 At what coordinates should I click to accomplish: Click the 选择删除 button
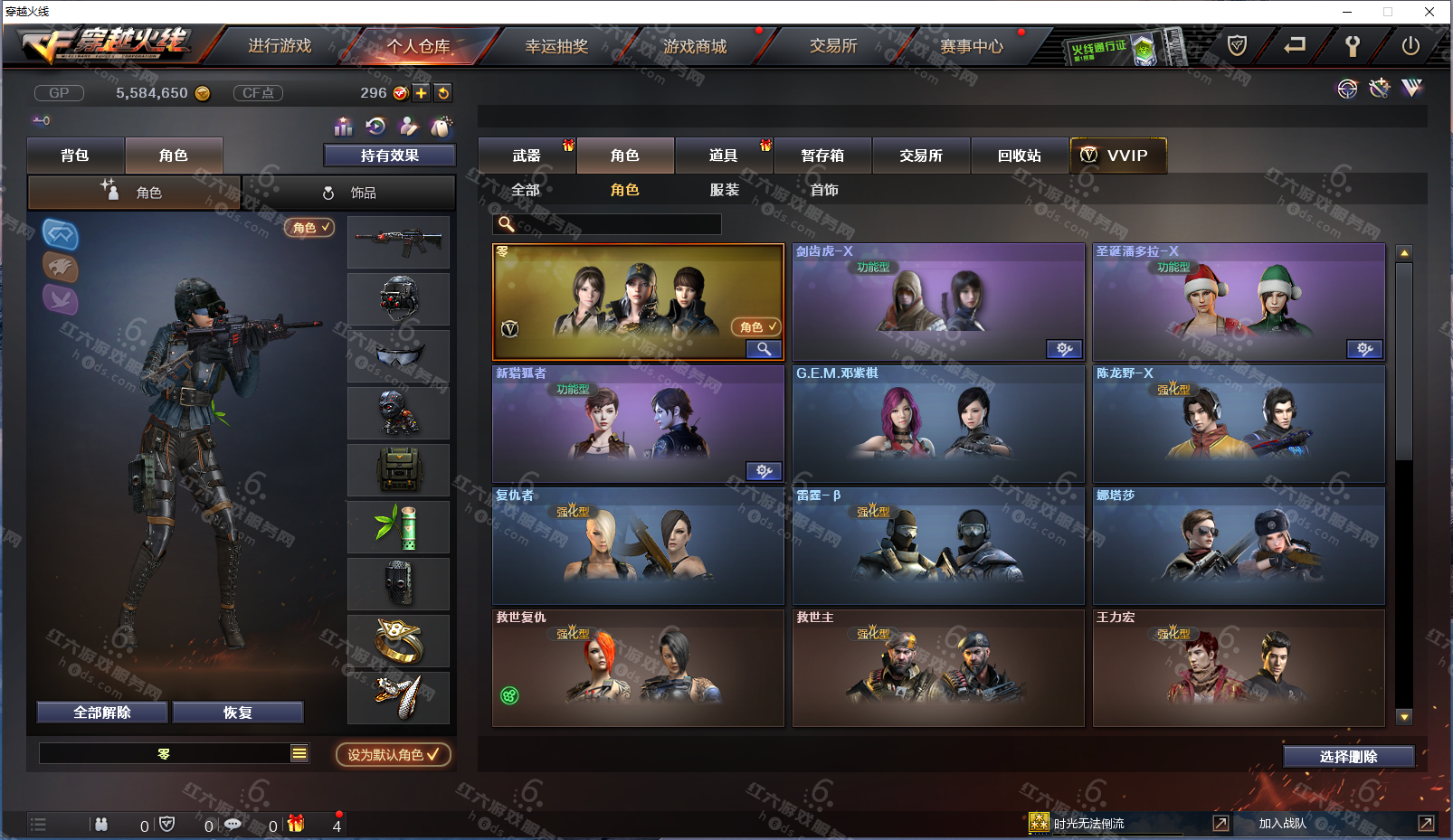1348,757
